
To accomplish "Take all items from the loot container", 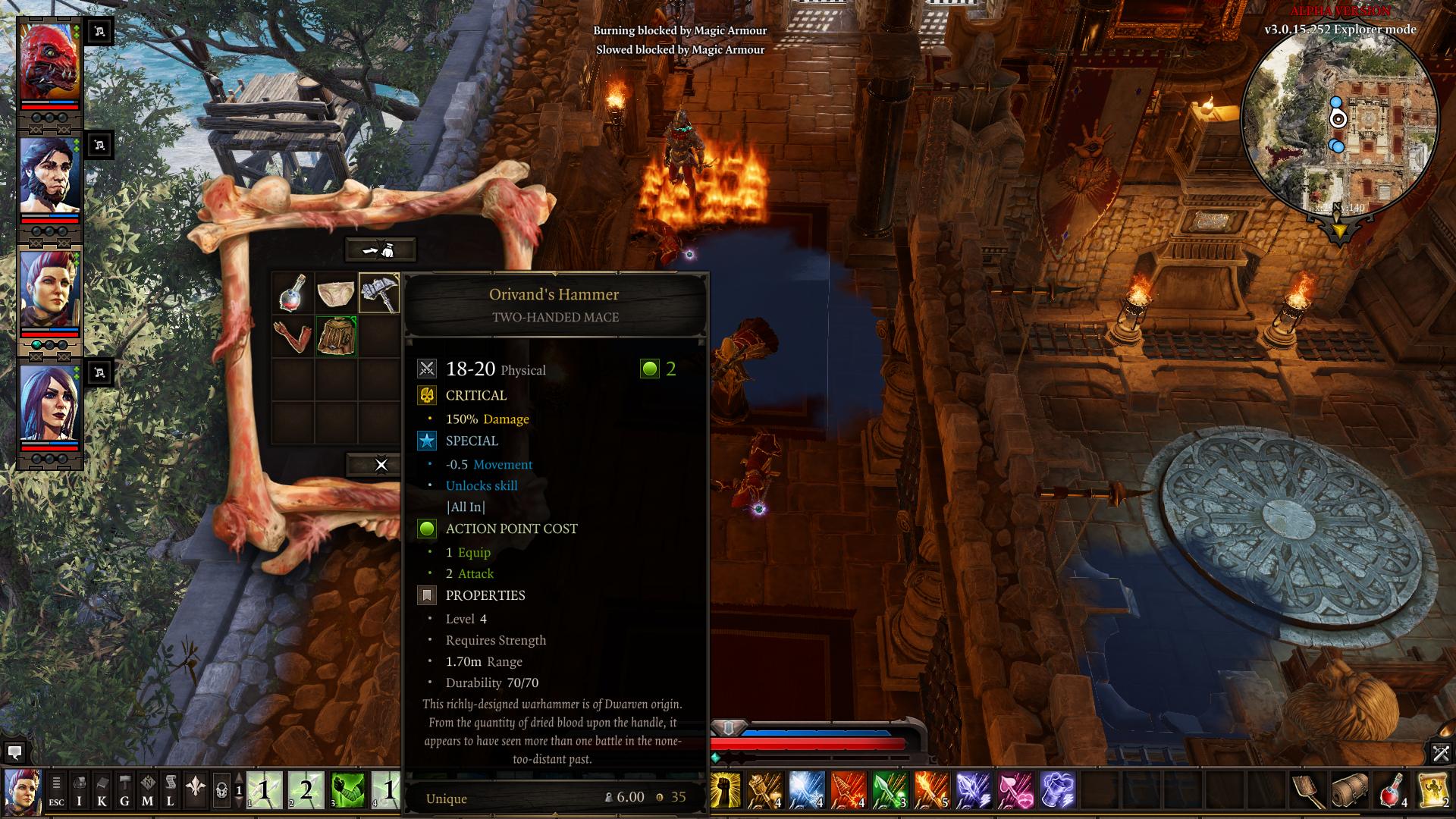I will click(x=380, y=249).
